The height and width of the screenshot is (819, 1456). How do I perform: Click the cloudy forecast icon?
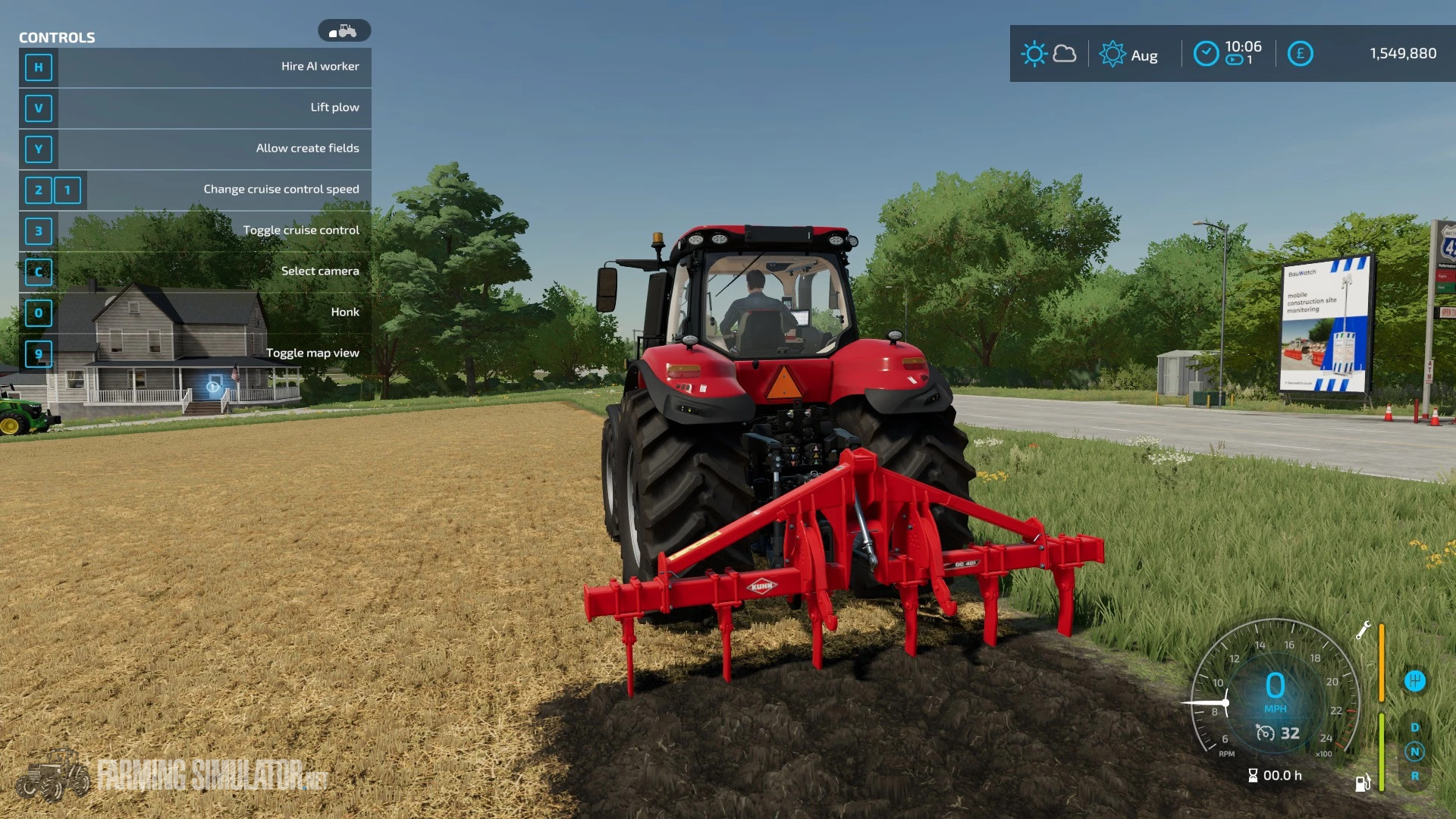pyautogui.click(x=1065, y=53)
